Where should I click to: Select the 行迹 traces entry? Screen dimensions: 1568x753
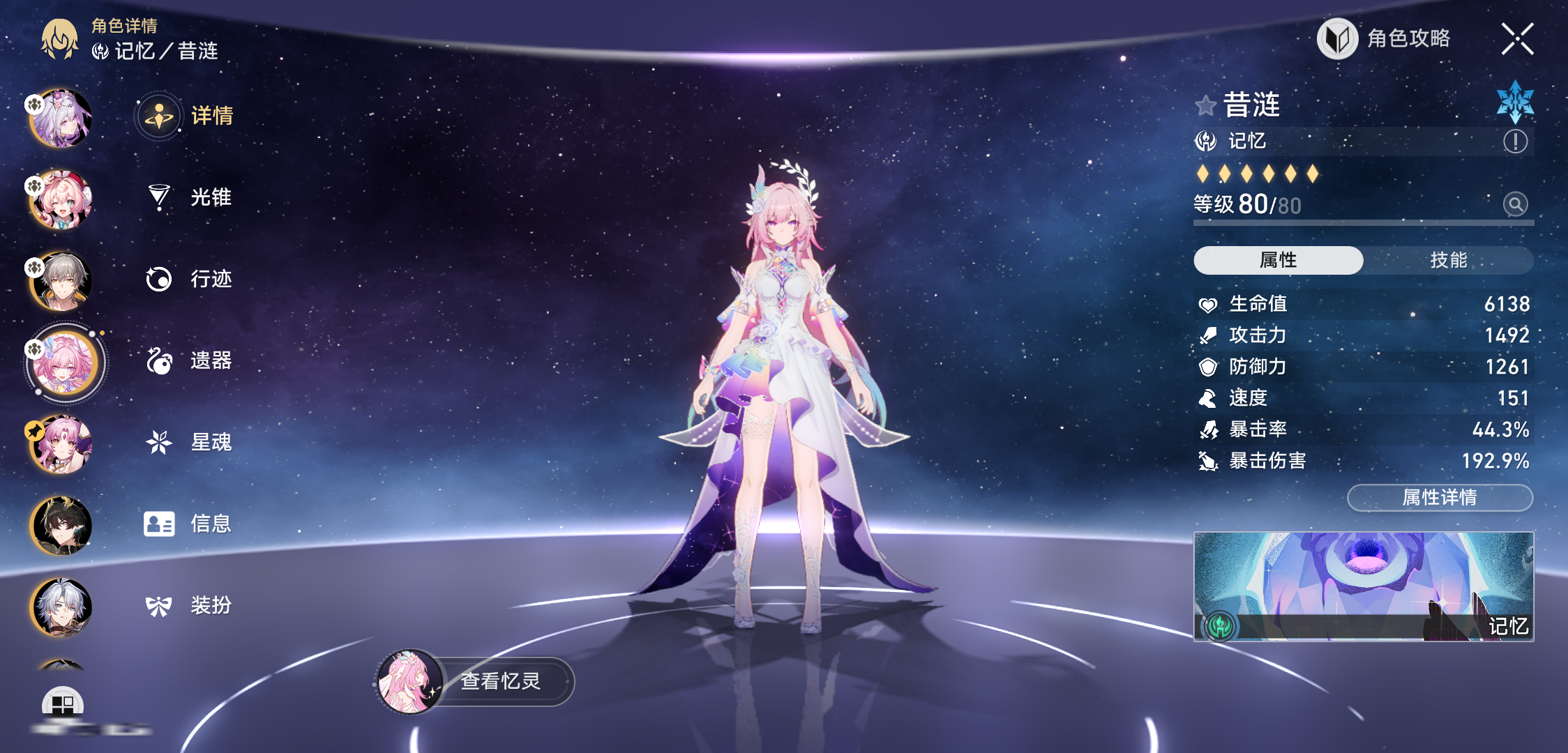[190, 279]
